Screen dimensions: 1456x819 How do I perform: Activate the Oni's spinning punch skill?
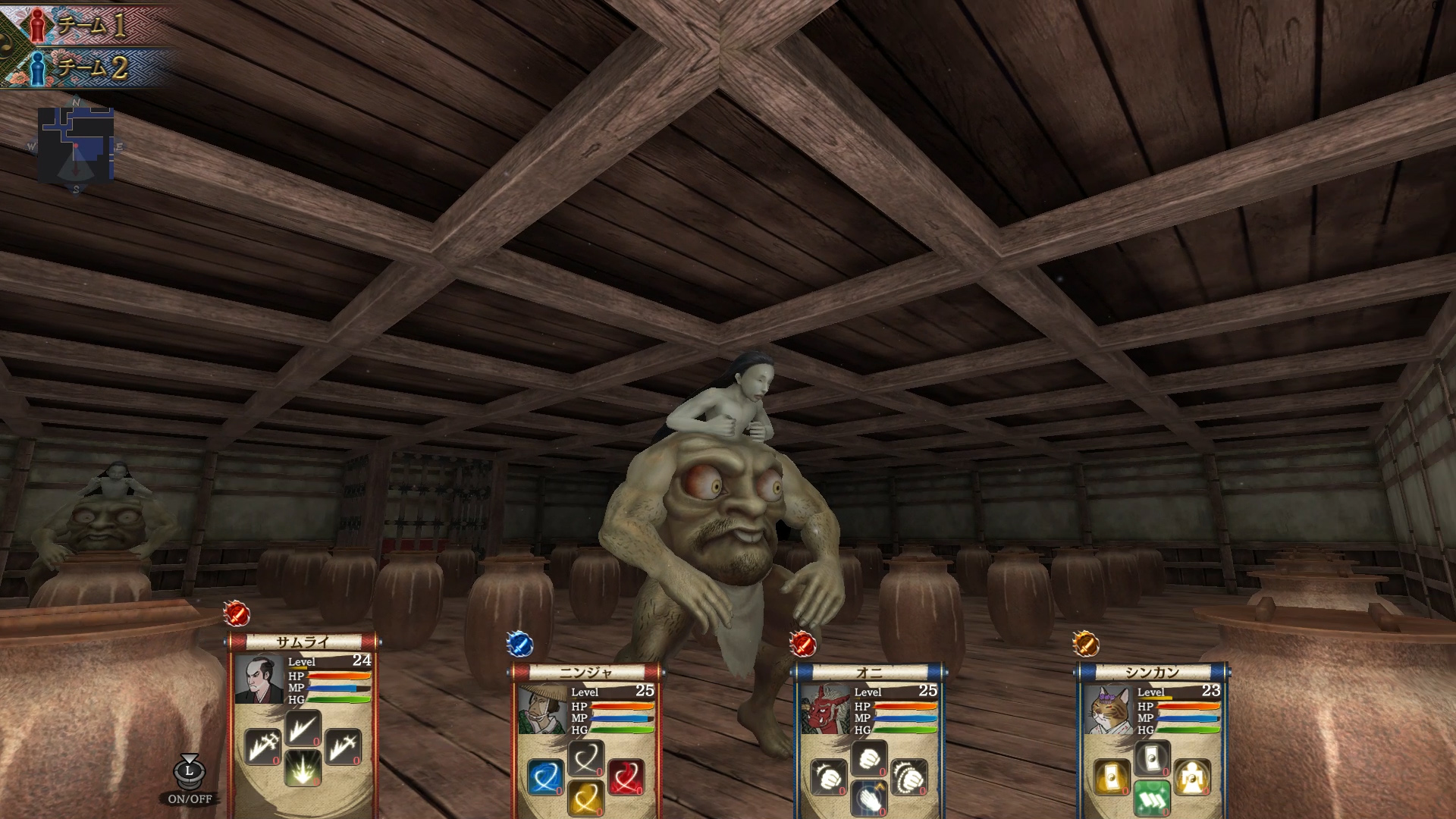click(908, 778)
